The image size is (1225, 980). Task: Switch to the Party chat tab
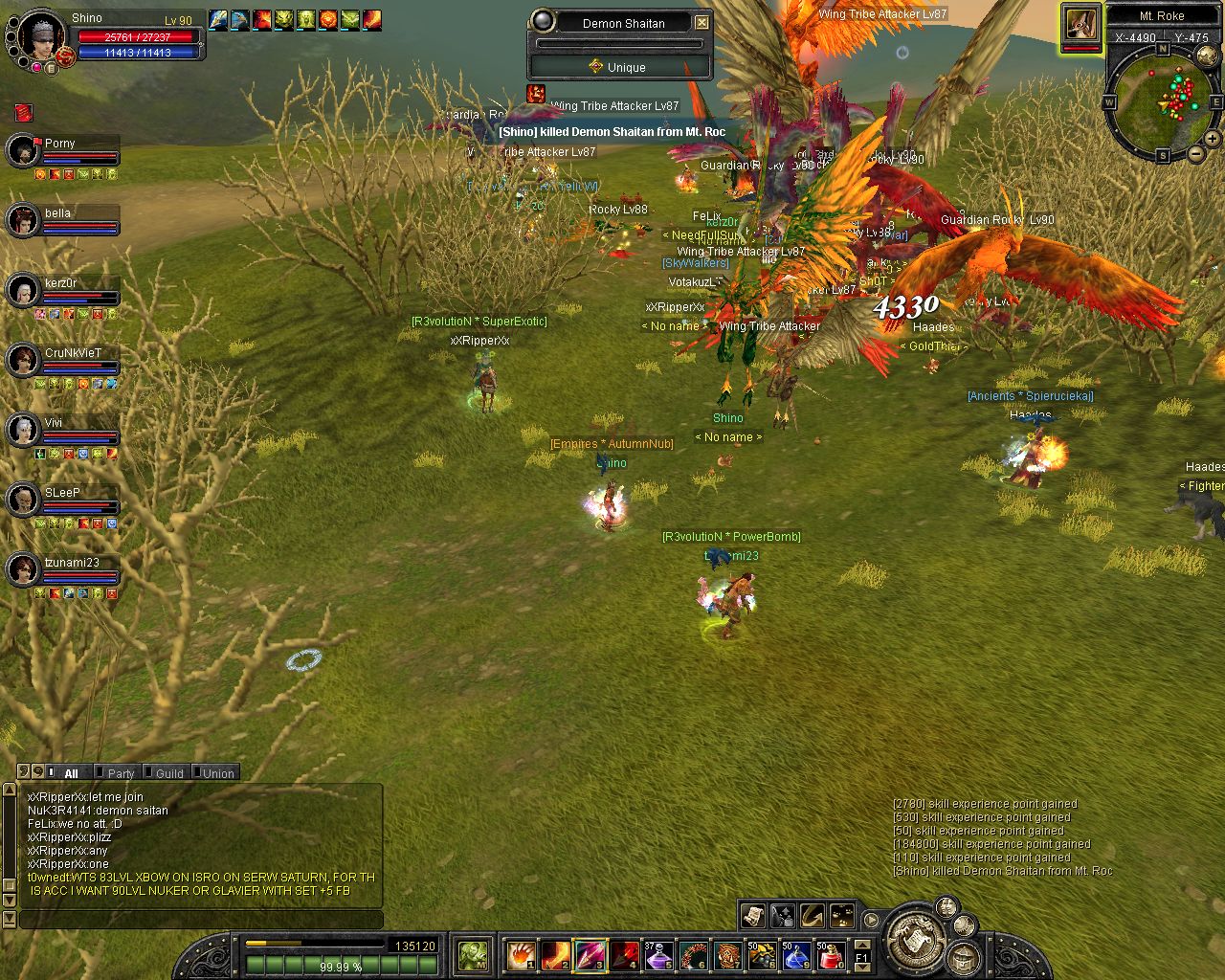click(x=120, y=773)
